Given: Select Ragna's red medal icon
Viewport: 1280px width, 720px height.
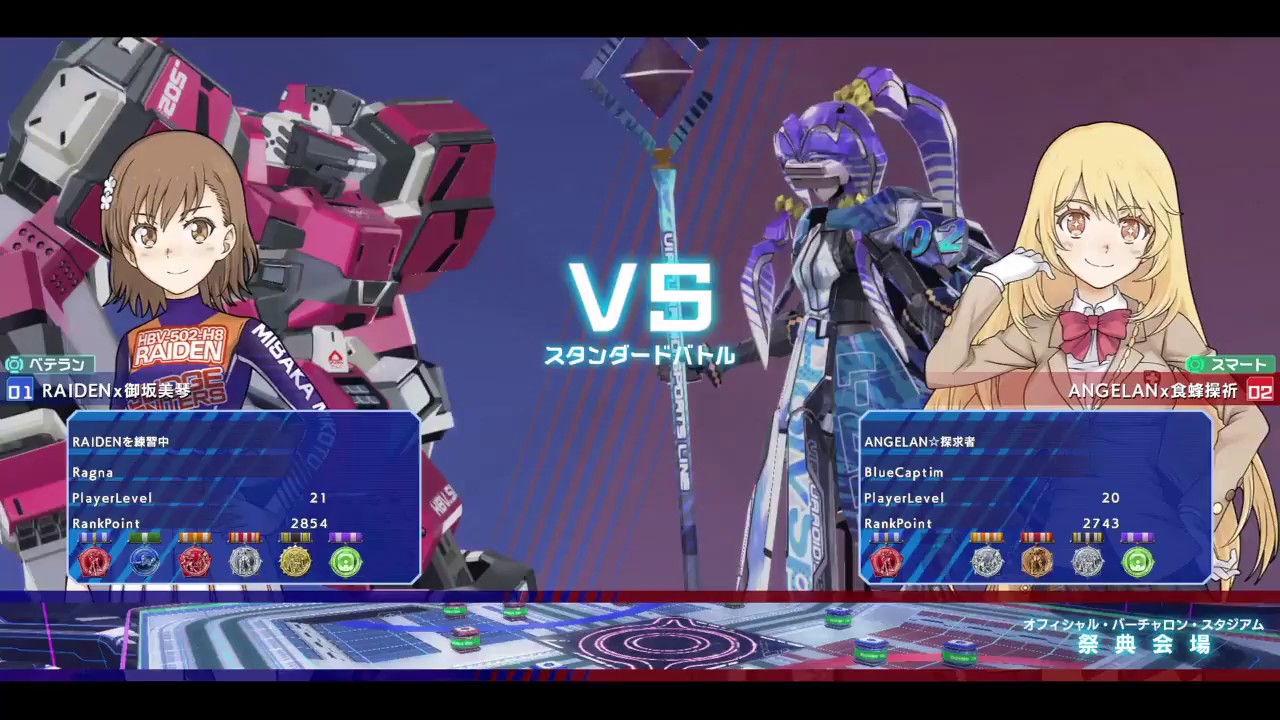Looking at the screenshot, I should tap(95, 562).
